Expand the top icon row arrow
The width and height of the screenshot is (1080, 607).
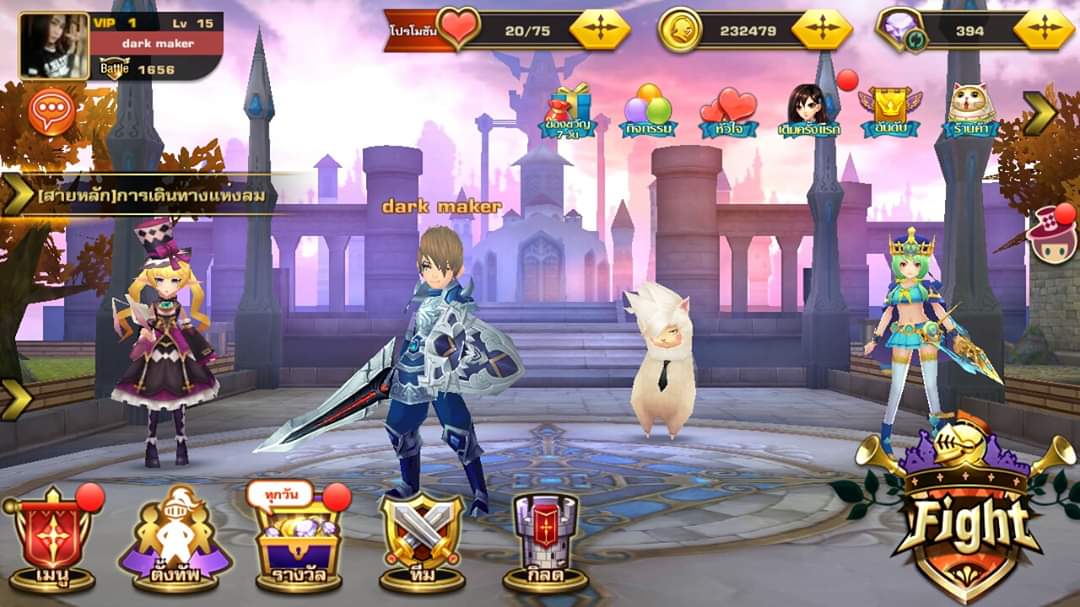pyautogui.click(x=1039, y=113)
